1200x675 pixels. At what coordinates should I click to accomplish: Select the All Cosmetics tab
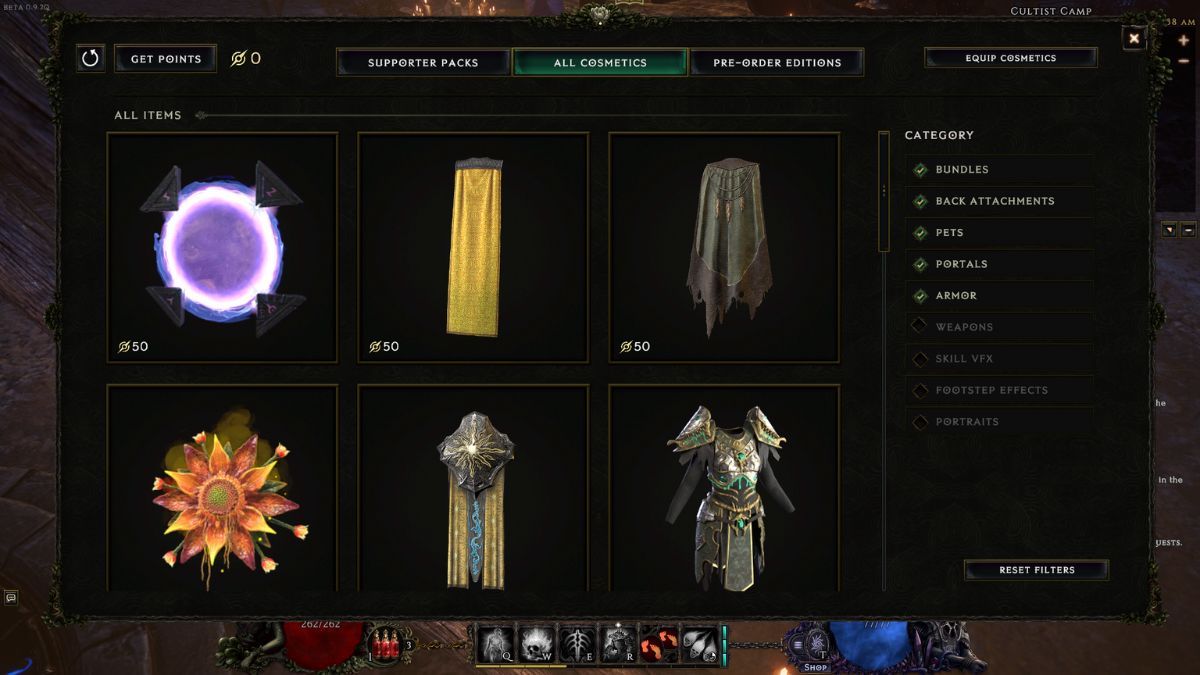pos(600,62)
